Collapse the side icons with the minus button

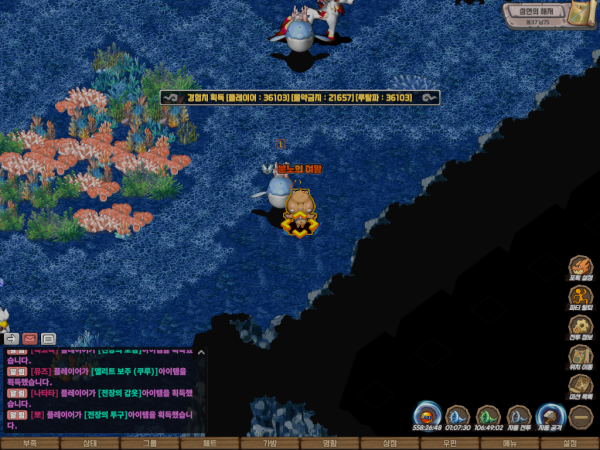[581, 417]
